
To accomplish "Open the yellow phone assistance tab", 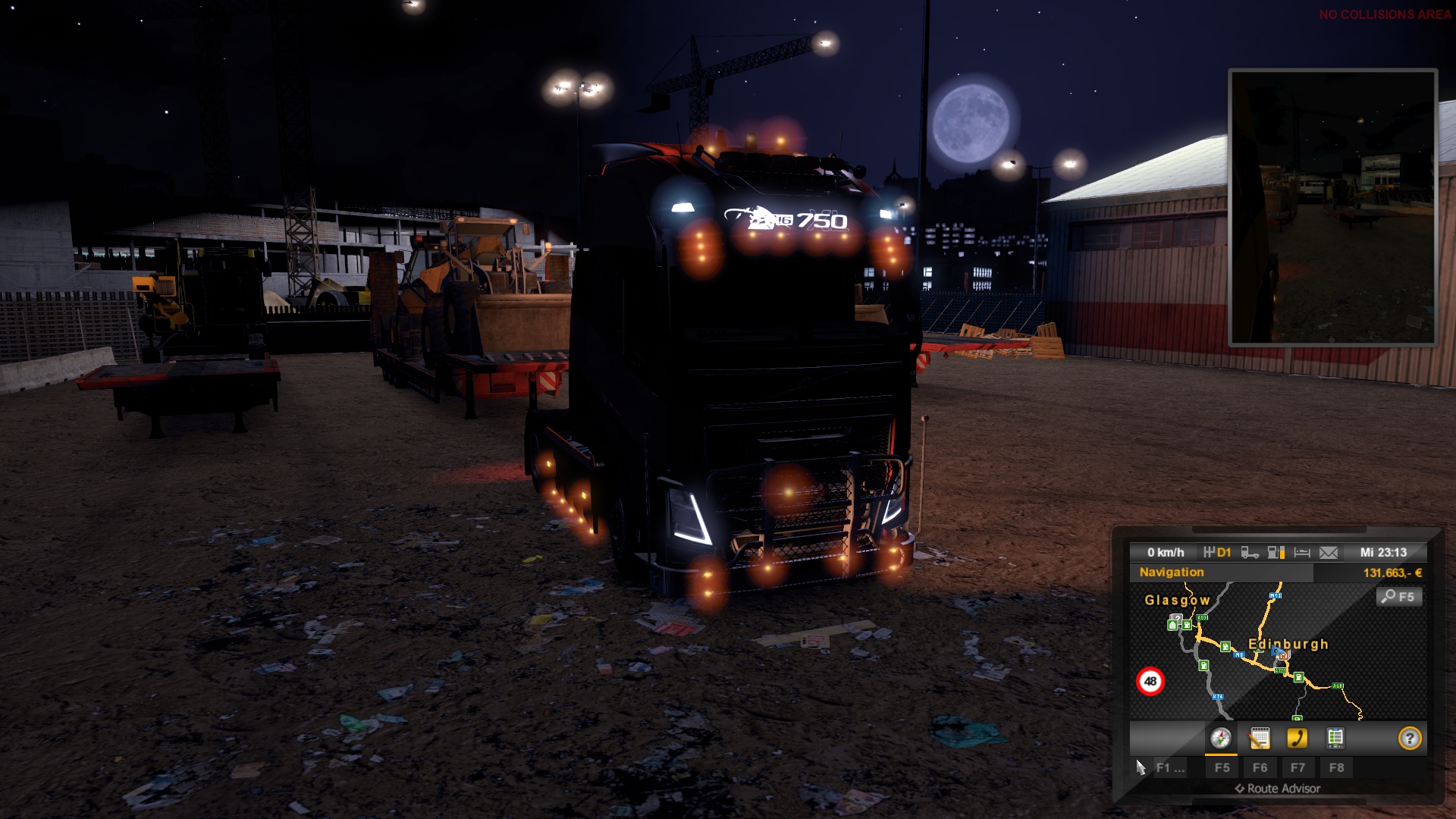I will point(1298,738).
